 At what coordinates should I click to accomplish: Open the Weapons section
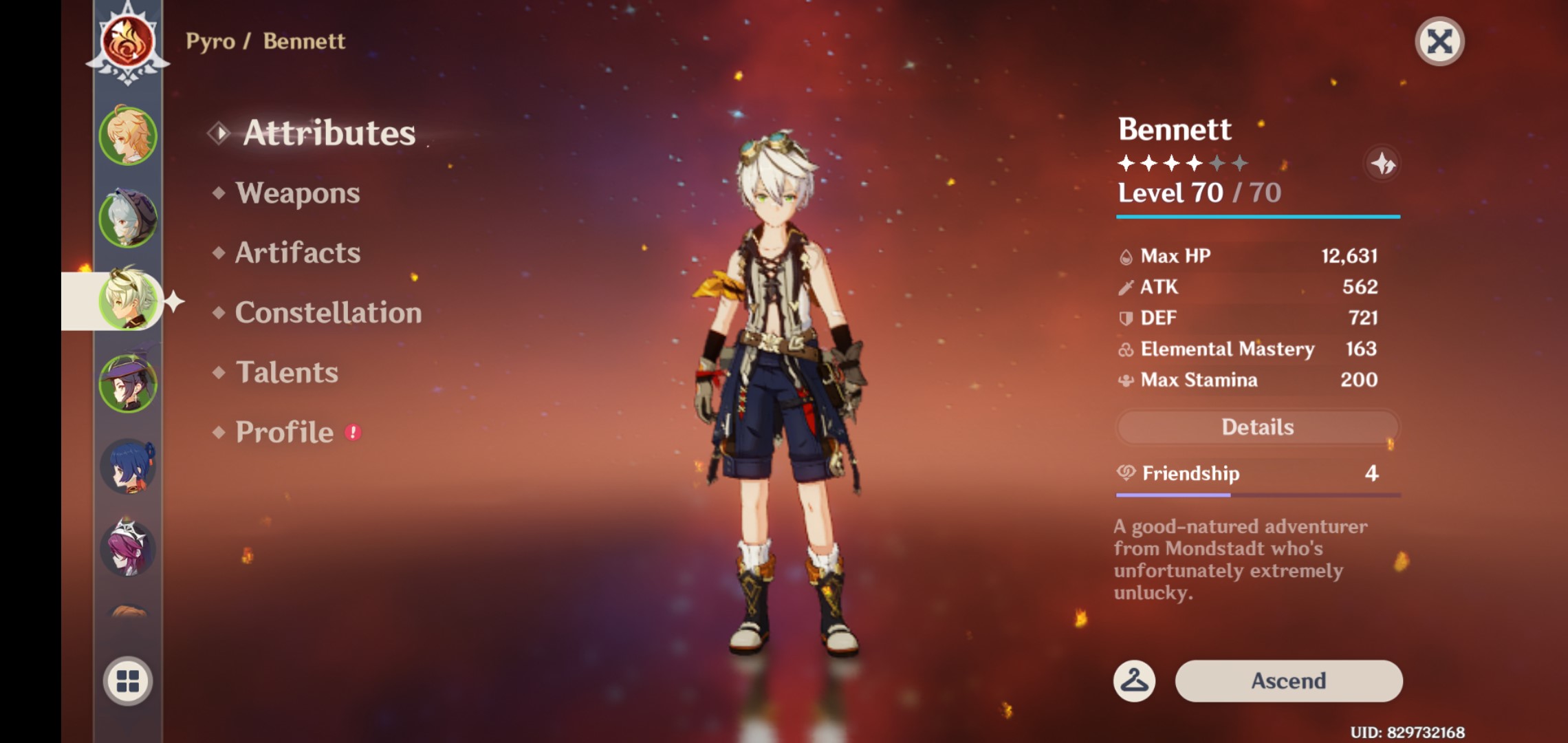coord(296,193)
